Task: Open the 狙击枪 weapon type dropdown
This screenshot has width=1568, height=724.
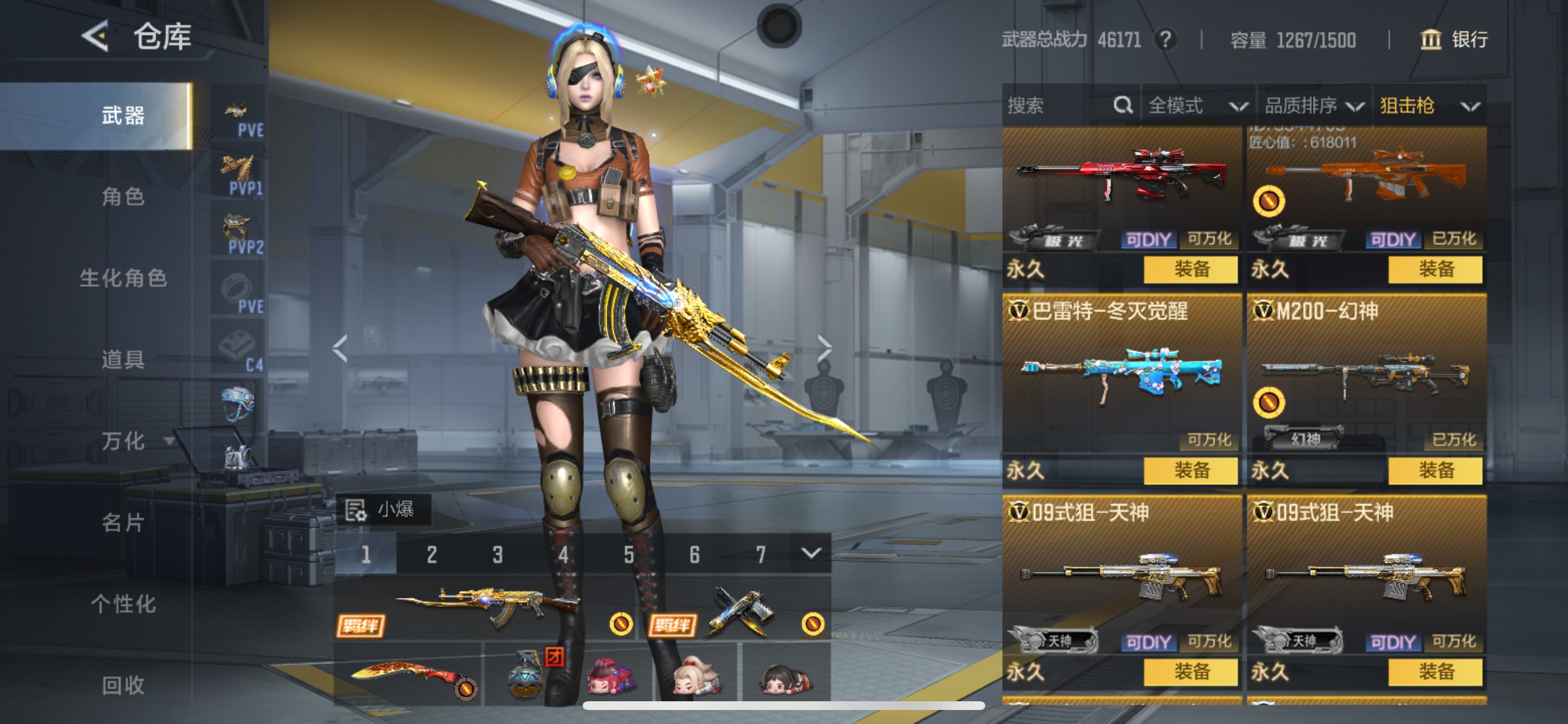Action: (x=1429, y=106)
